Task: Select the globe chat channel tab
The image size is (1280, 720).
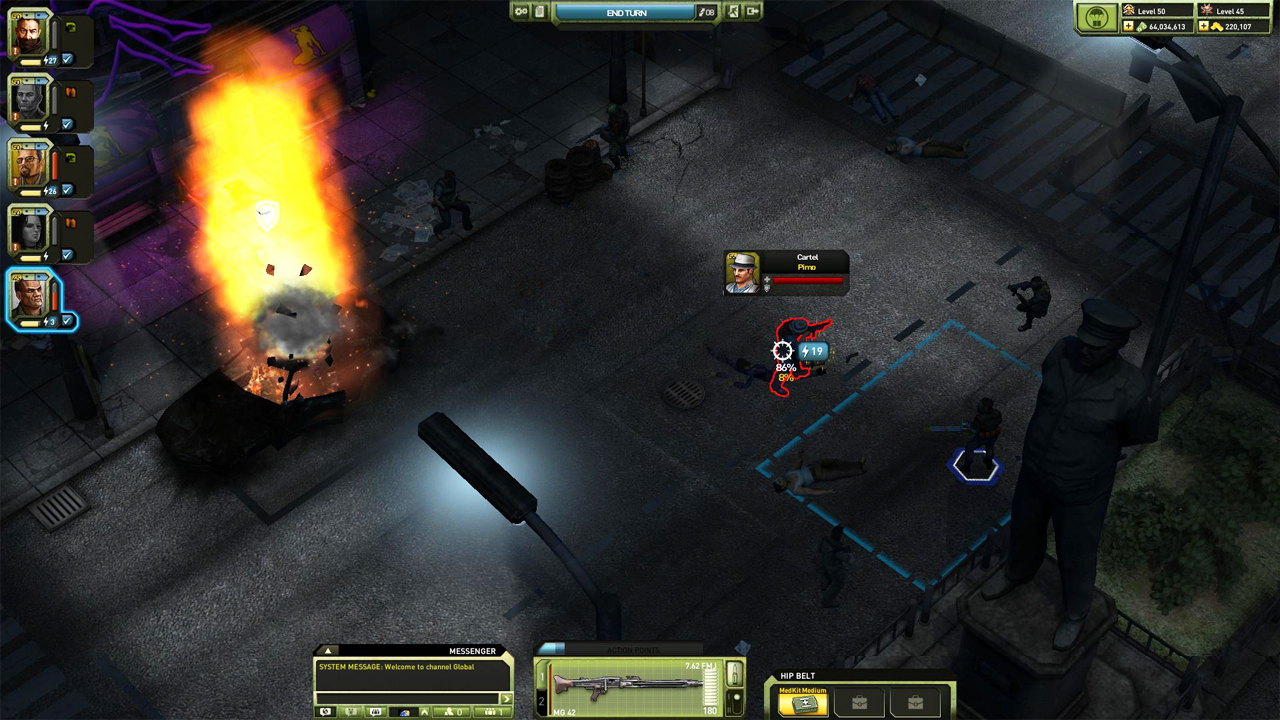Action: pyautogui.click(x=325, y=711)
